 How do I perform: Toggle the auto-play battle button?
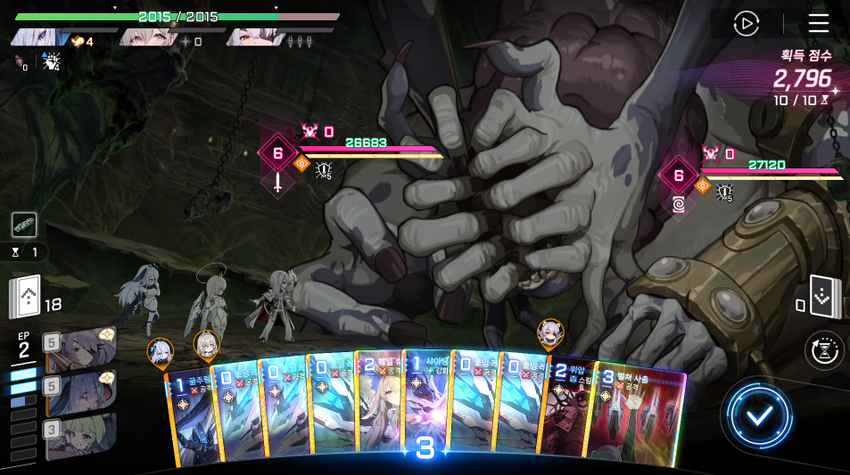(x=746, y=24)
